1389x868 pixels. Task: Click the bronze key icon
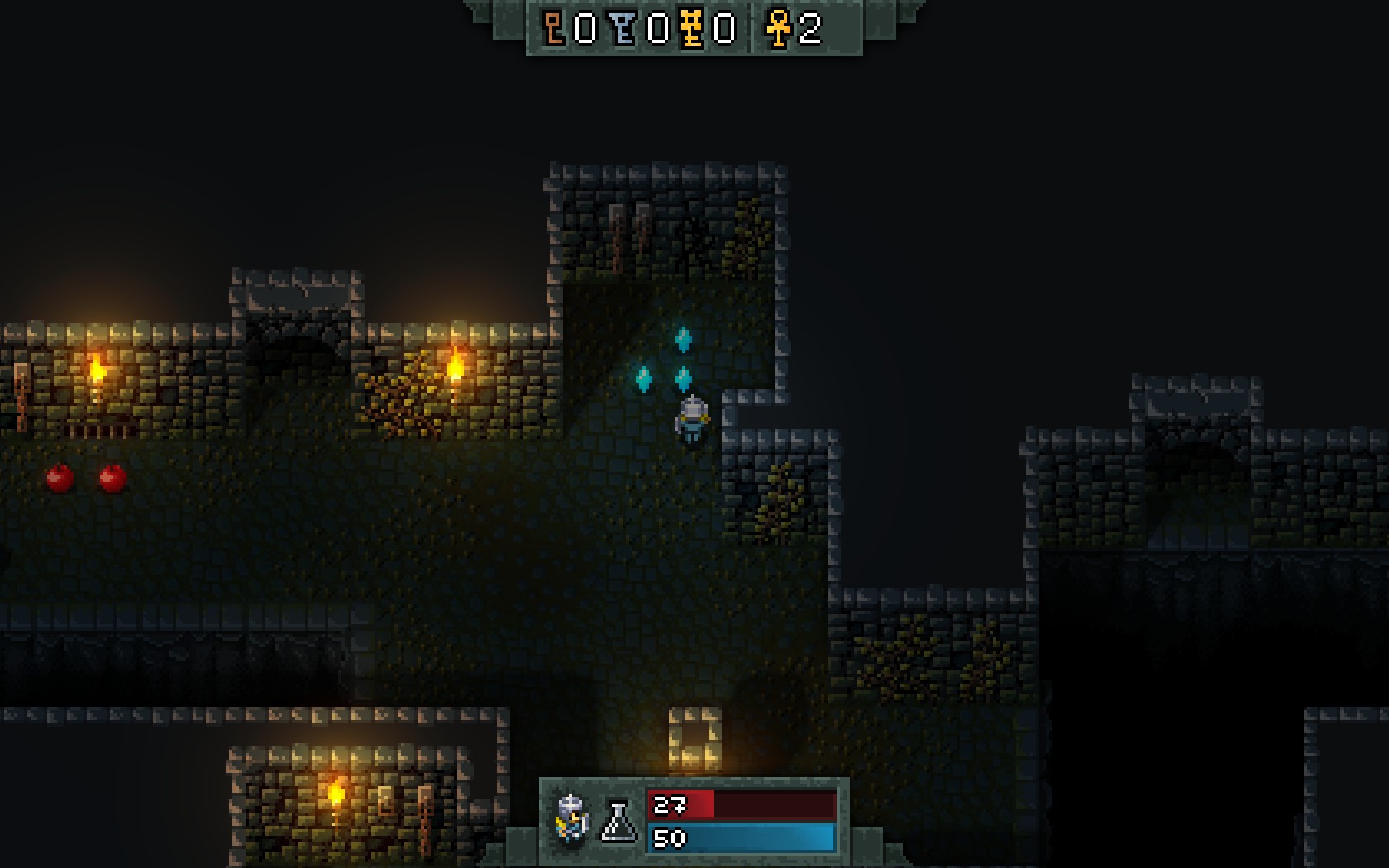pos(554,28)
